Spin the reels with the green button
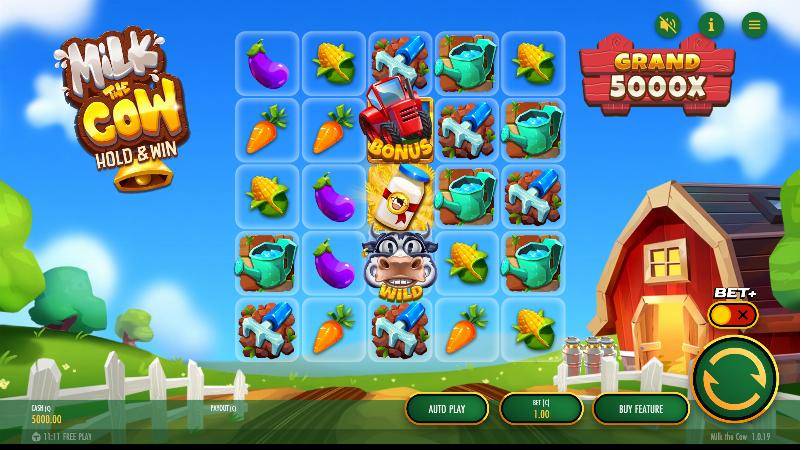This screenshot has width=800, height=450. [735, 379]
